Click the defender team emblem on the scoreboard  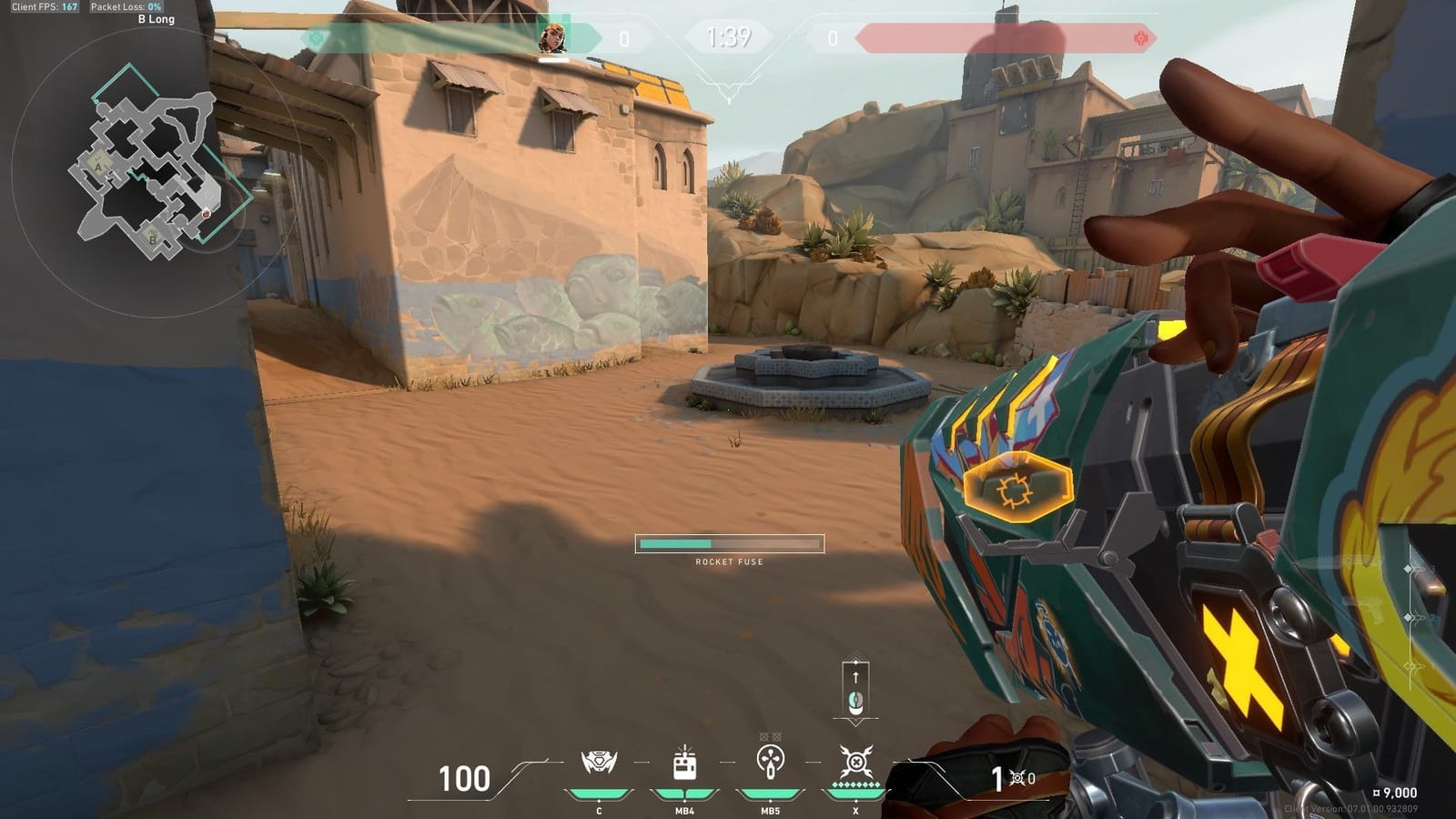(x=314, y=39)
